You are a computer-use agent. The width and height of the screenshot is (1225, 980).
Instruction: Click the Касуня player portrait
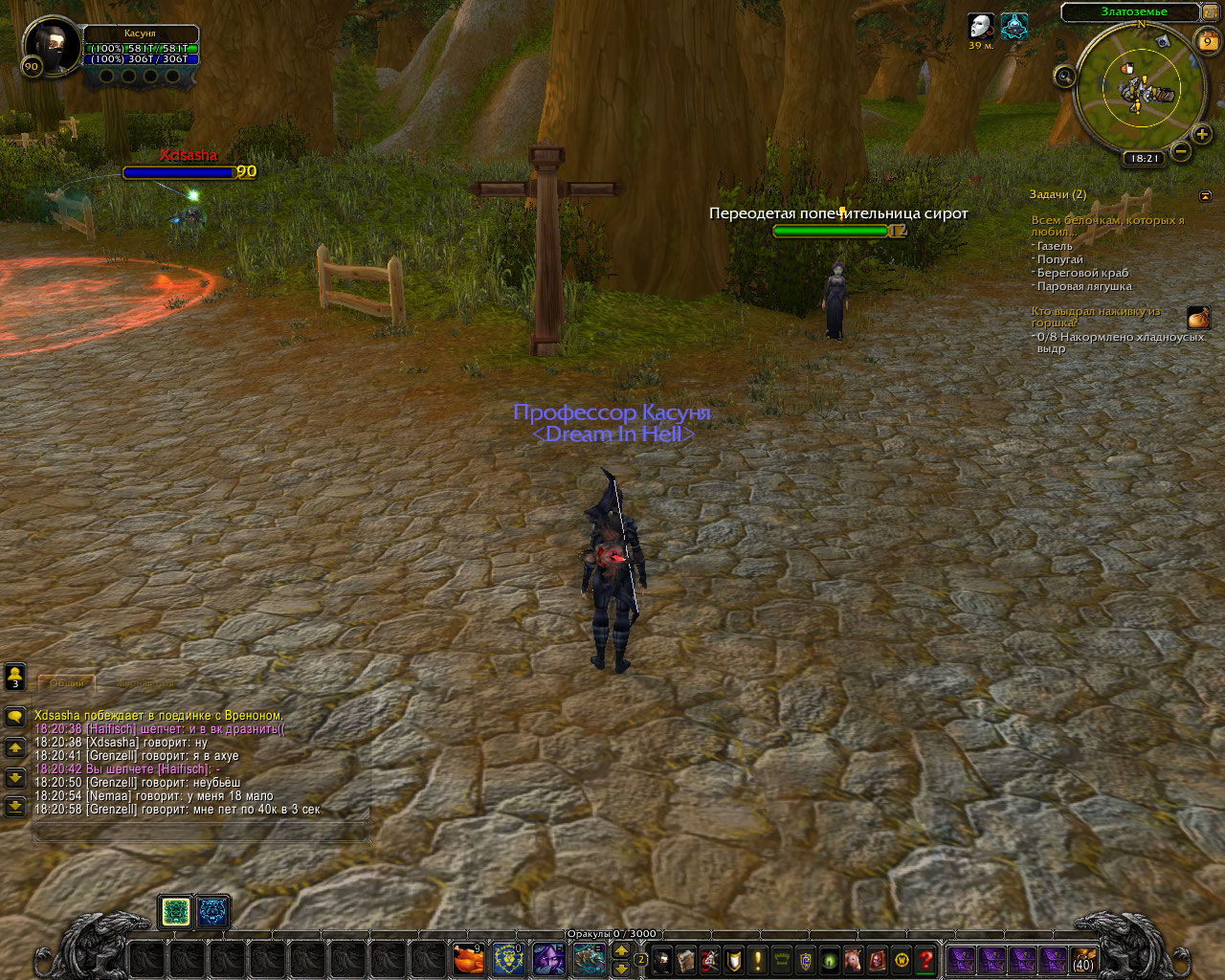[52, 45]
